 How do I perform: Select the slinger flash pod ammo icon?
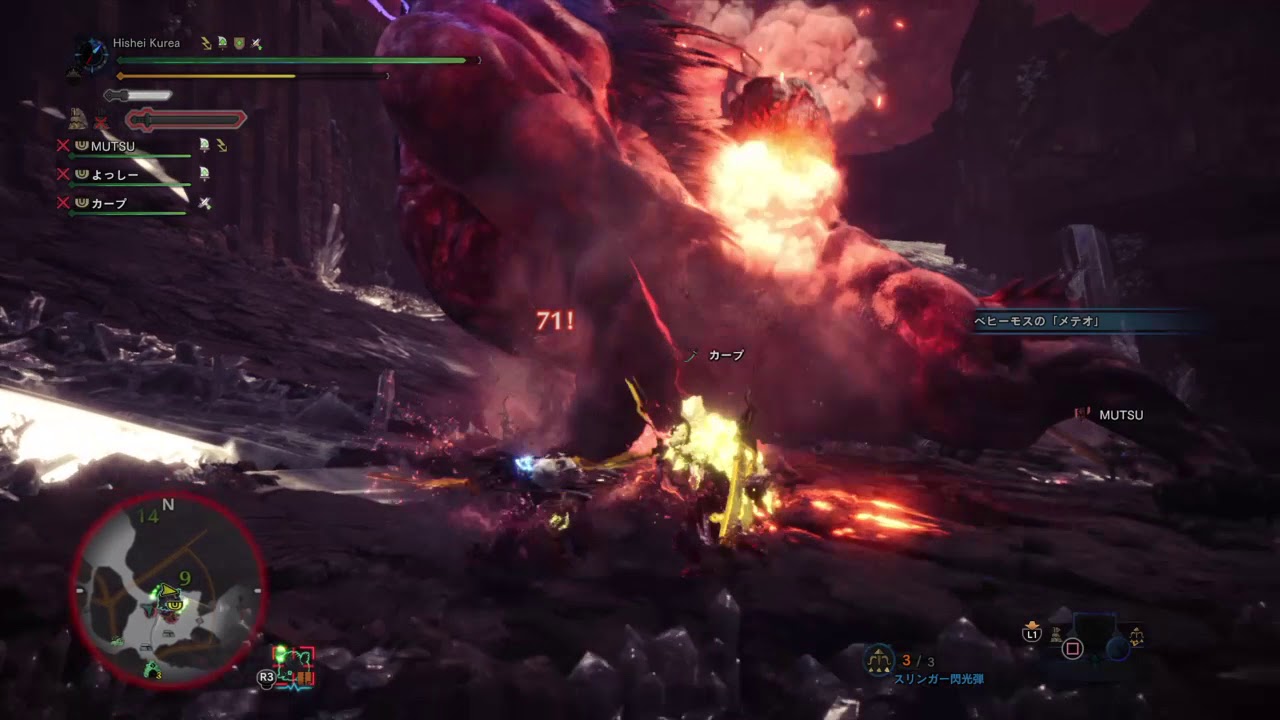[878, 659]
